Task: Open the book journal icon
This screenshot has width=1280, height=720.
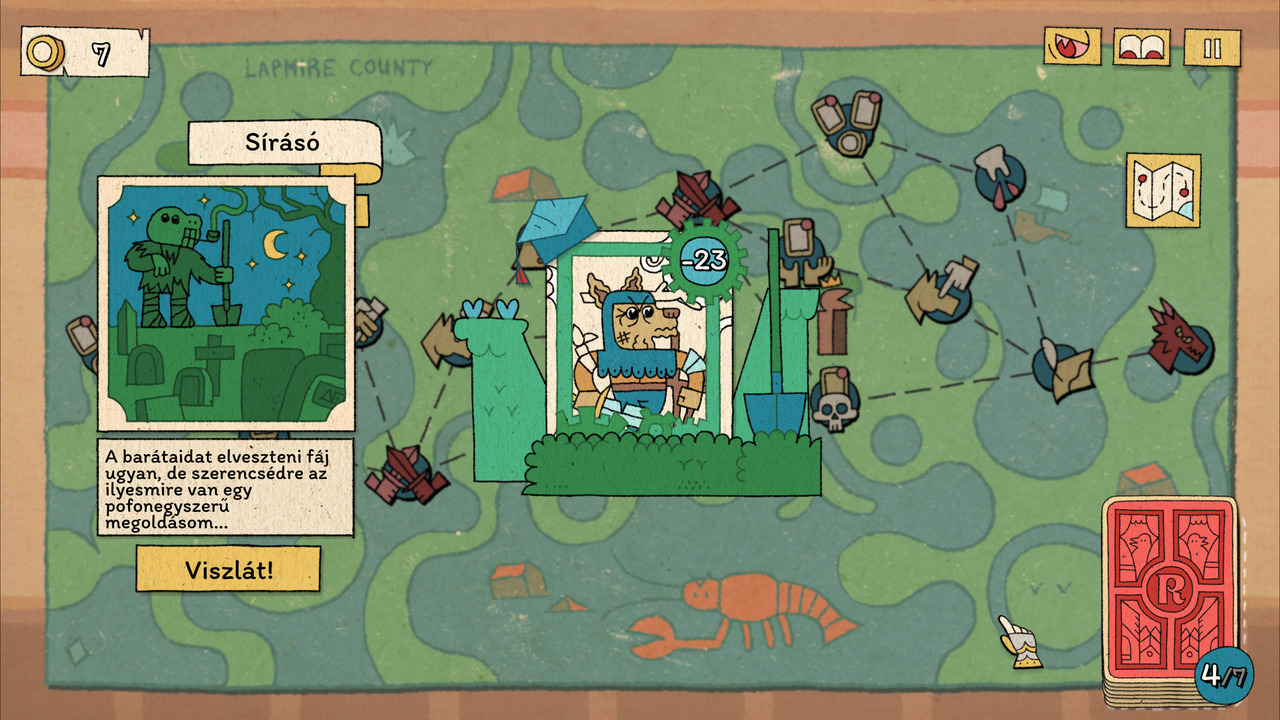Action: coord(1142,47)
